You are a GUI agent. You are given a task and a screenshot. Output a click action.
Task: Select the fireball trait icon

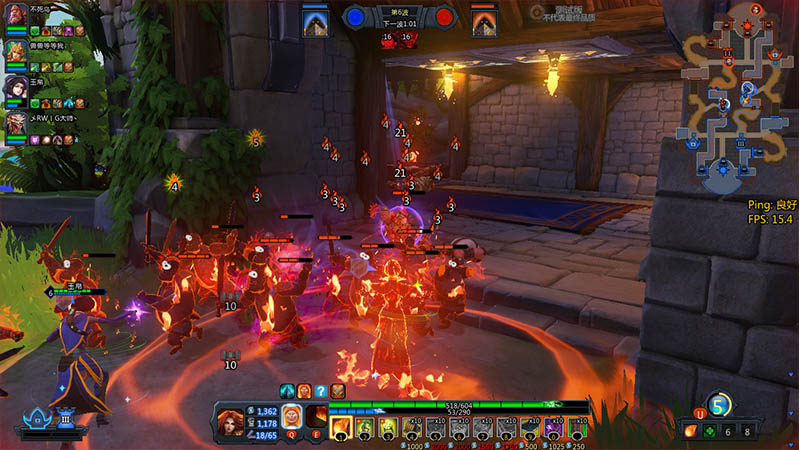coord(692,431)
